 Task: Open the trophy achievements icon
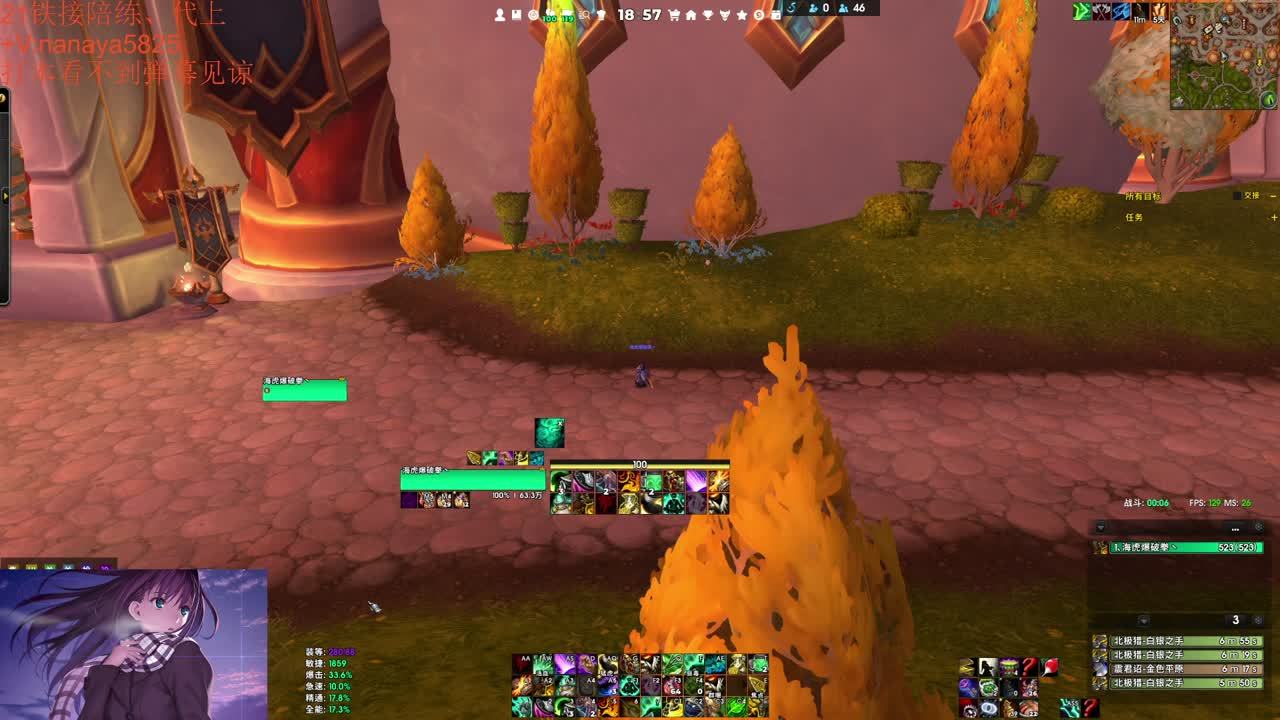[x=708, y=15]
